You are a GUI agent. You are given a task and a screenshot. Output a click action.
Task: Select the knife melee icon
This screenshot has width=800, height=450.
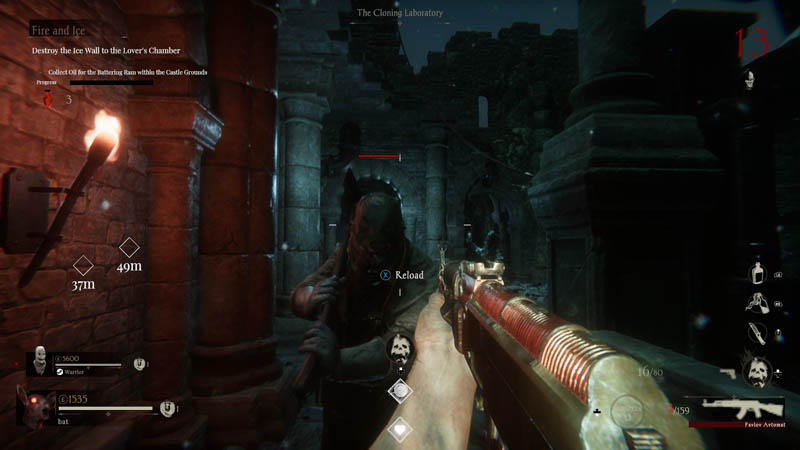point(759,334)
